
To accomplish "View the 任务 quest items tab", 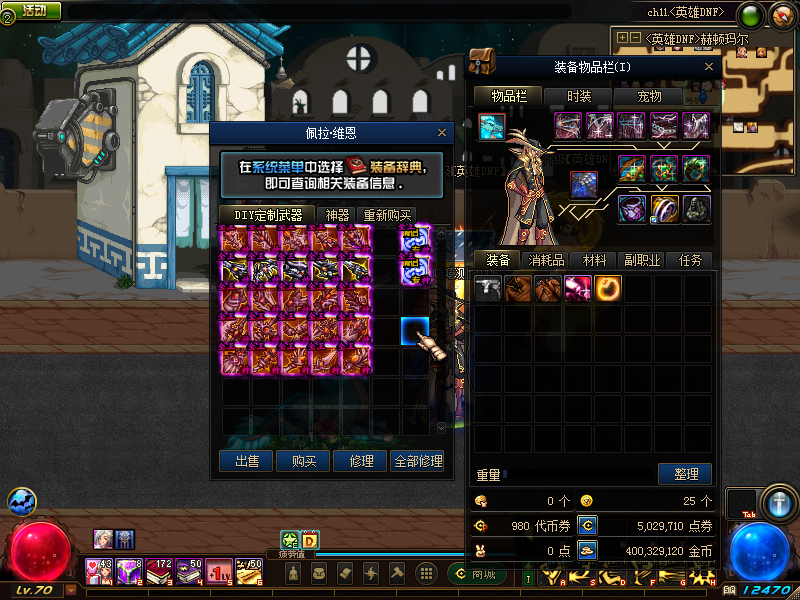I will 690,260.
